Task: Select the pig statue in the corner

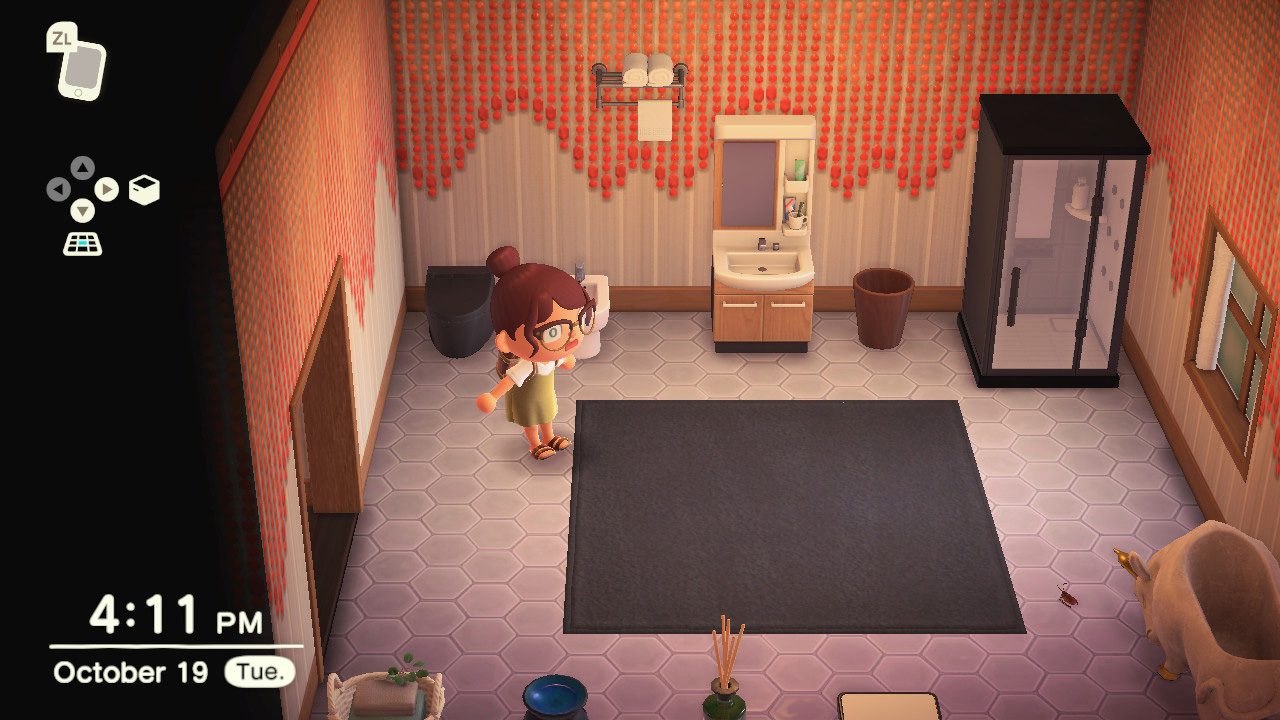Action: [1210, 610]
